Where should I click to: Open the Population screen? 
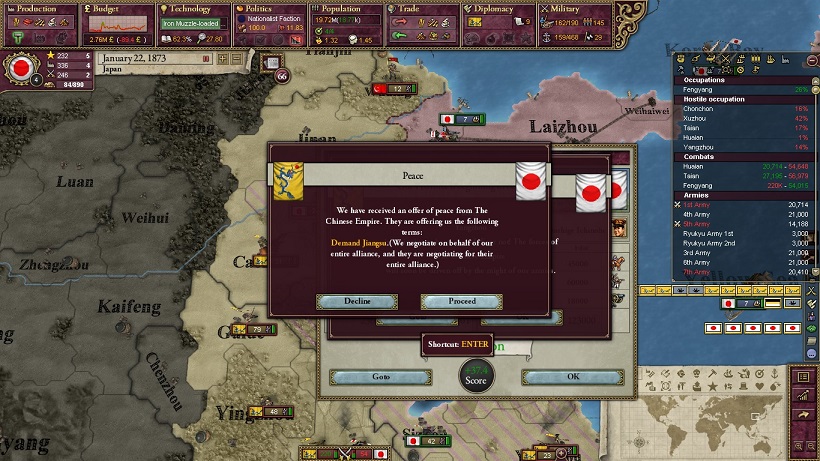coord(342,9)
